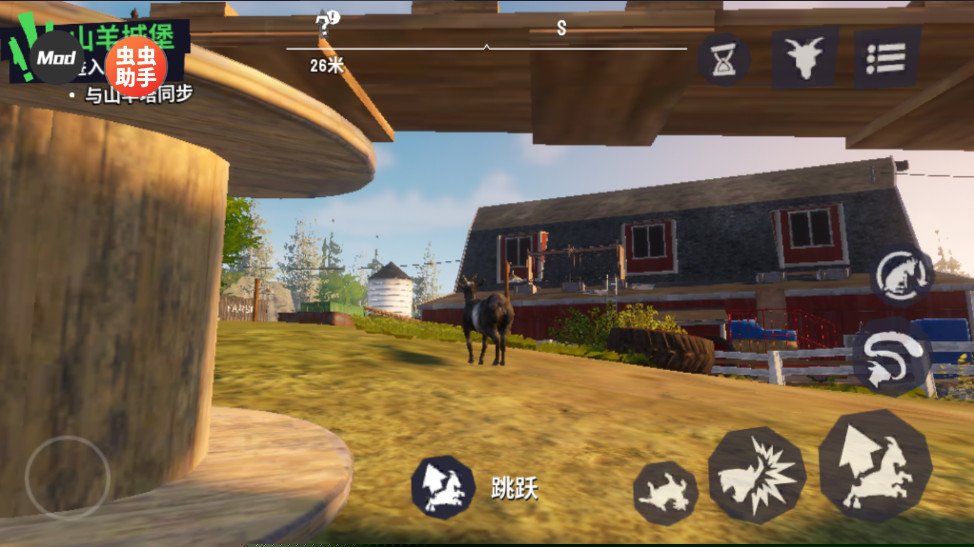The width and height of the screenshot is (974, 547).
Task: Activate the headbutt attack button
Action: pyautogui.click(x=757, y=476)
